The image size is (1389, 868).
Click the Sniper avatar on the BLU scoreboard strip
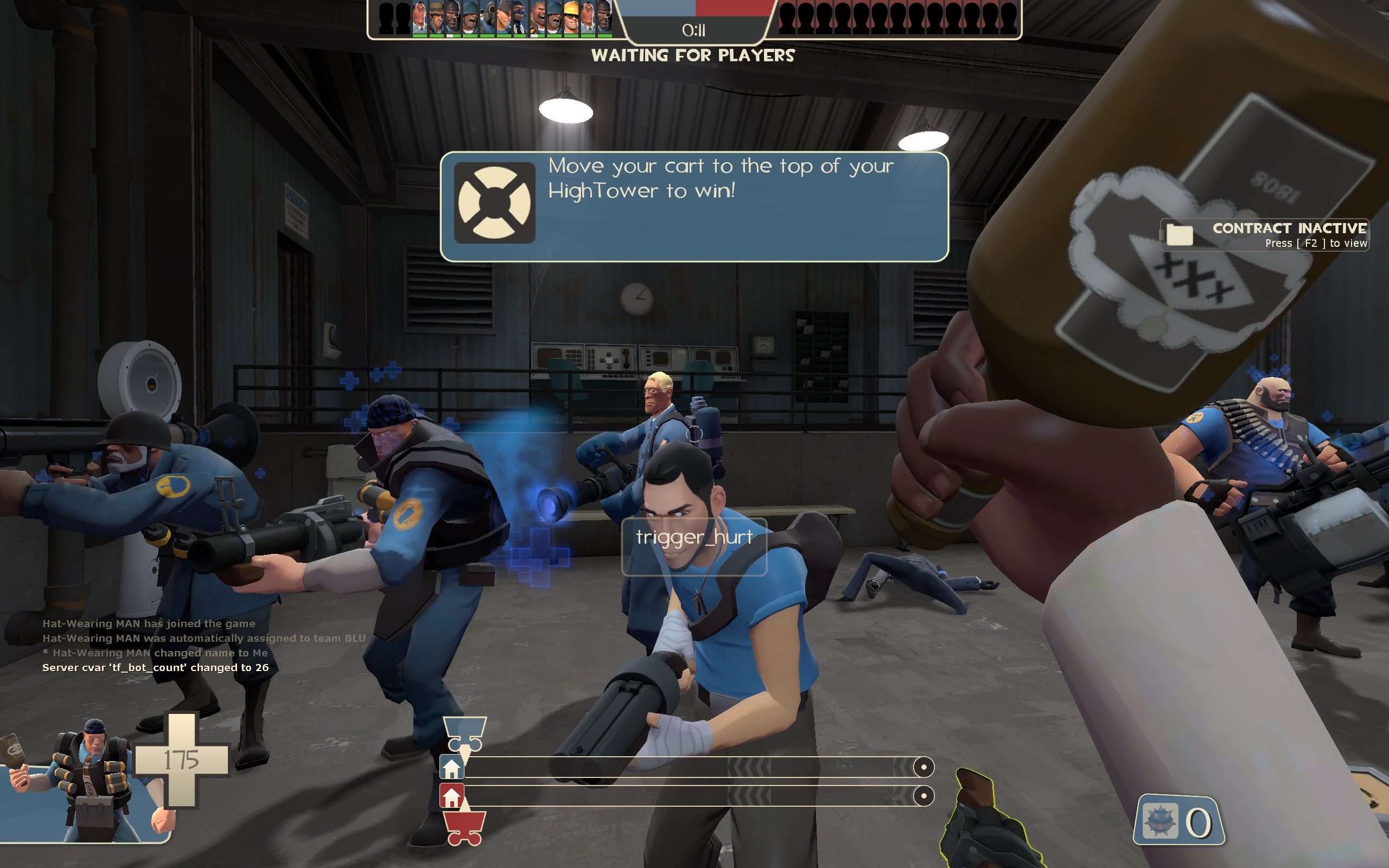click(x=436, y=16)
